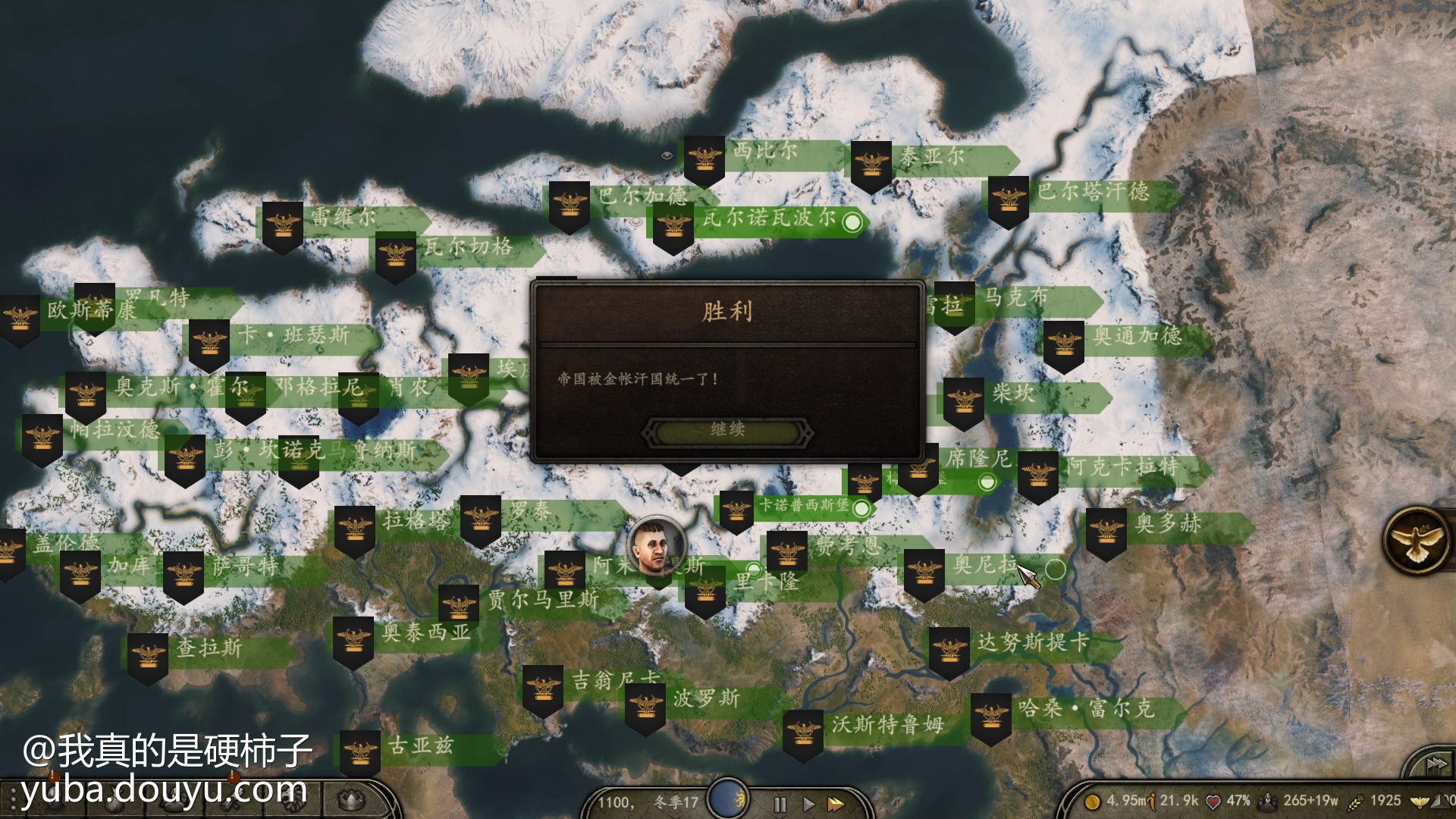
Task: Select the 奥通加德 settlement nameplate
Action: click(x=1137, y=336)
